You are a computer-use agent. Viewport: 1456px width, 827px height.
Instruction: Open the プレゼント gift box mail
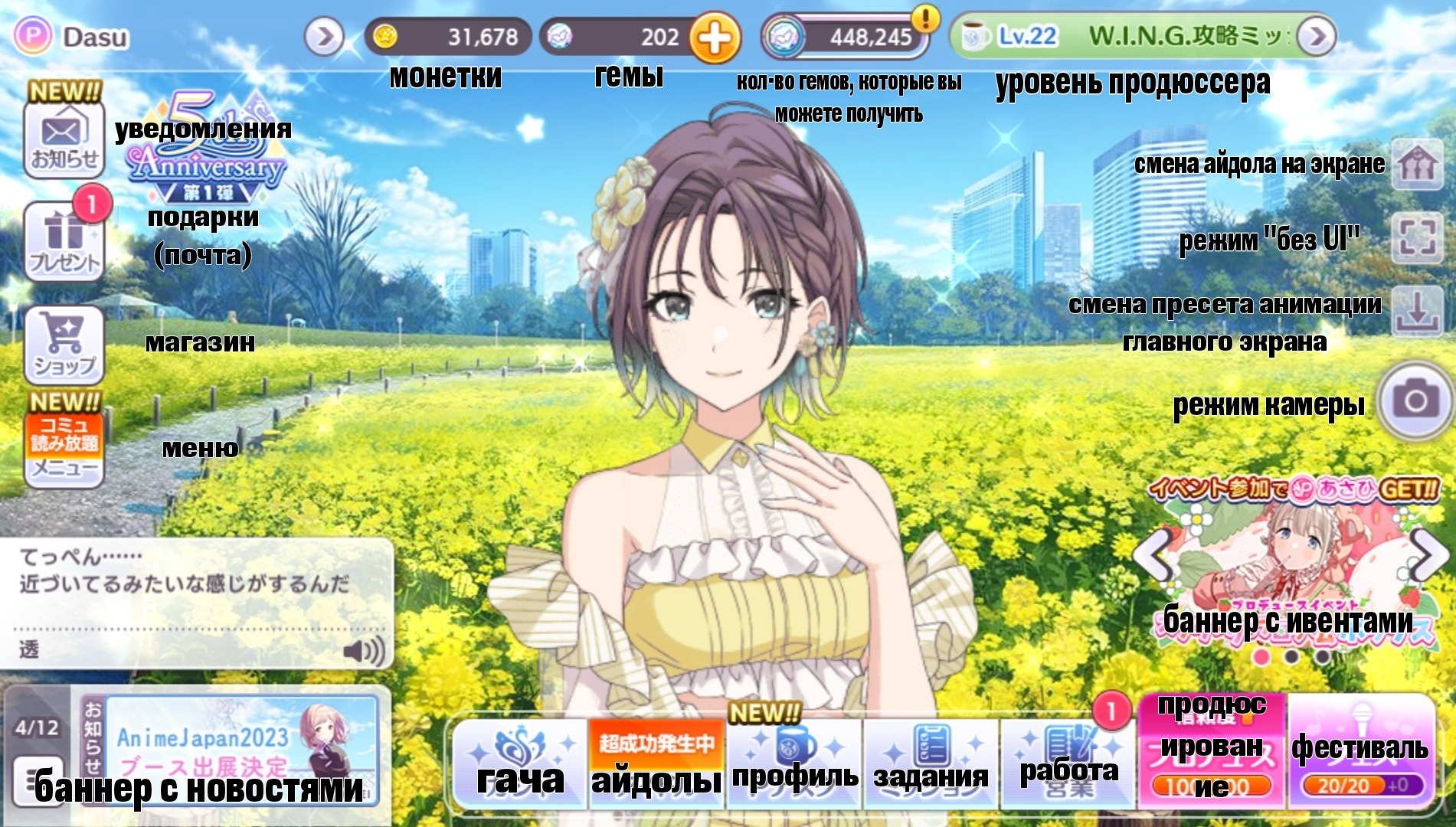[64, 240]
